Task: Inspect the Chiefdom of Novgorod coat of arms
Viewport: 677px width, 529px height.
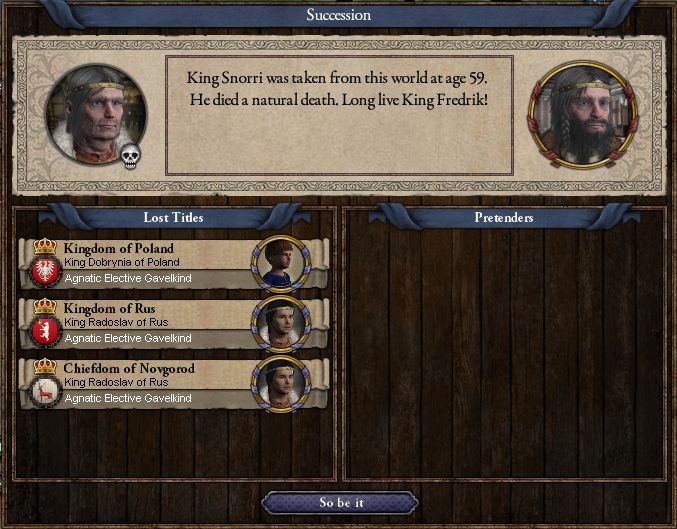Action: tap(43, 390)
